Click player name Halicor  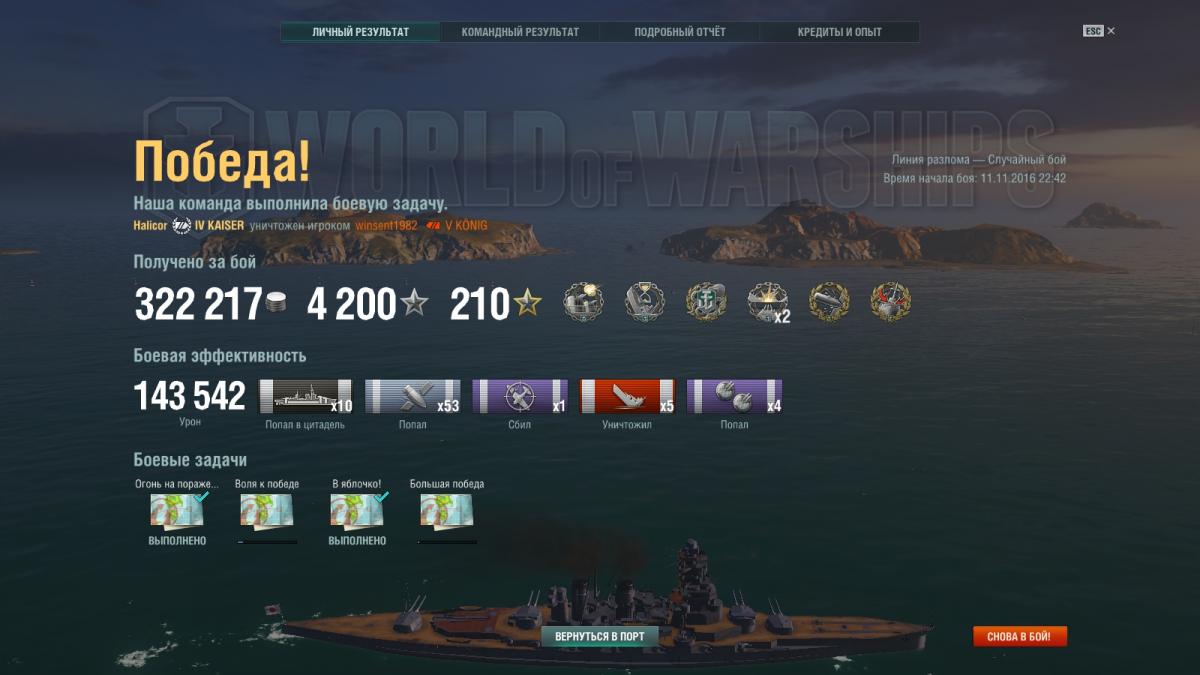(x=150, y=226)
